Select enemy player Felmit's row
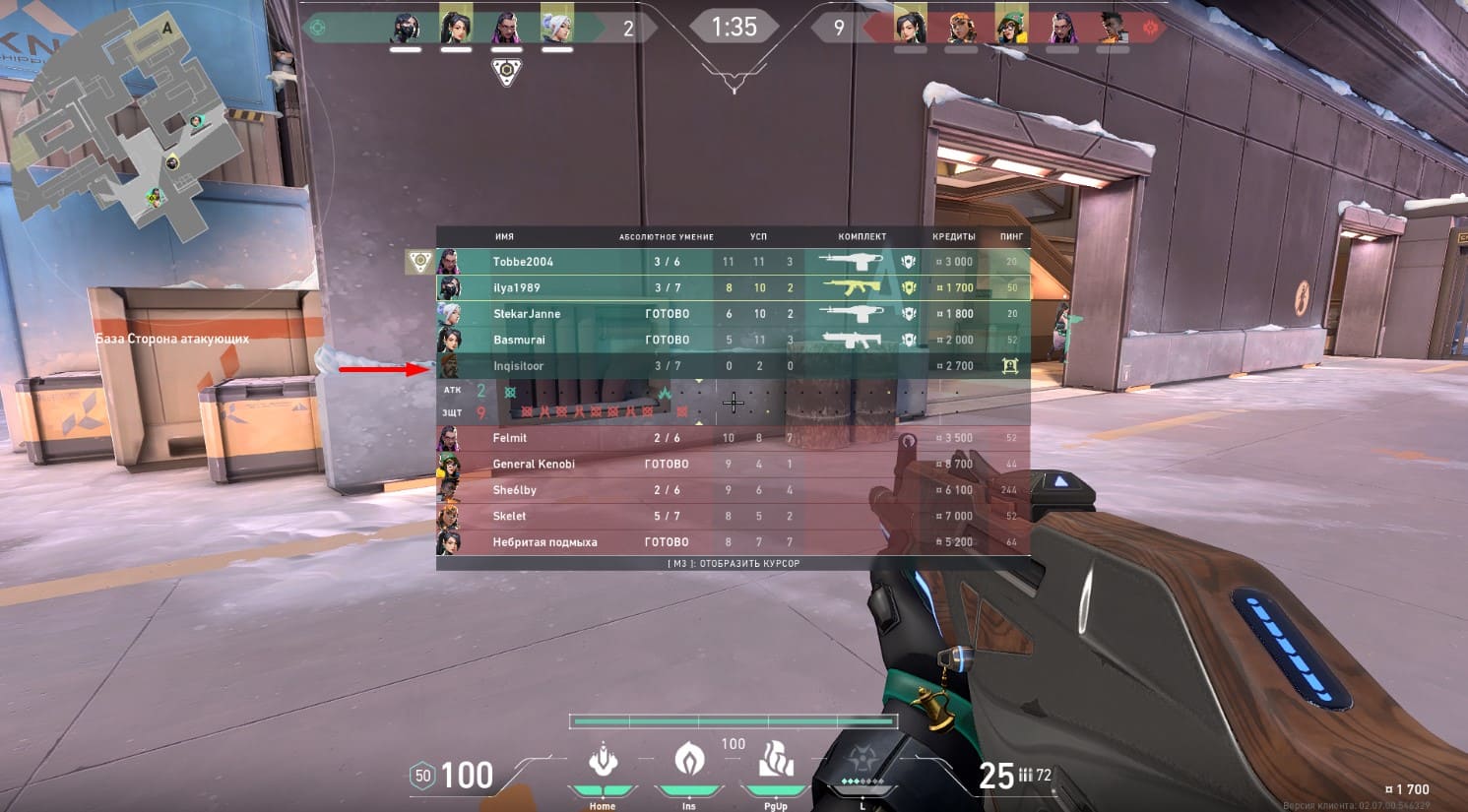The height and width of the screenshot is (812, 1468). click(733, 438)
